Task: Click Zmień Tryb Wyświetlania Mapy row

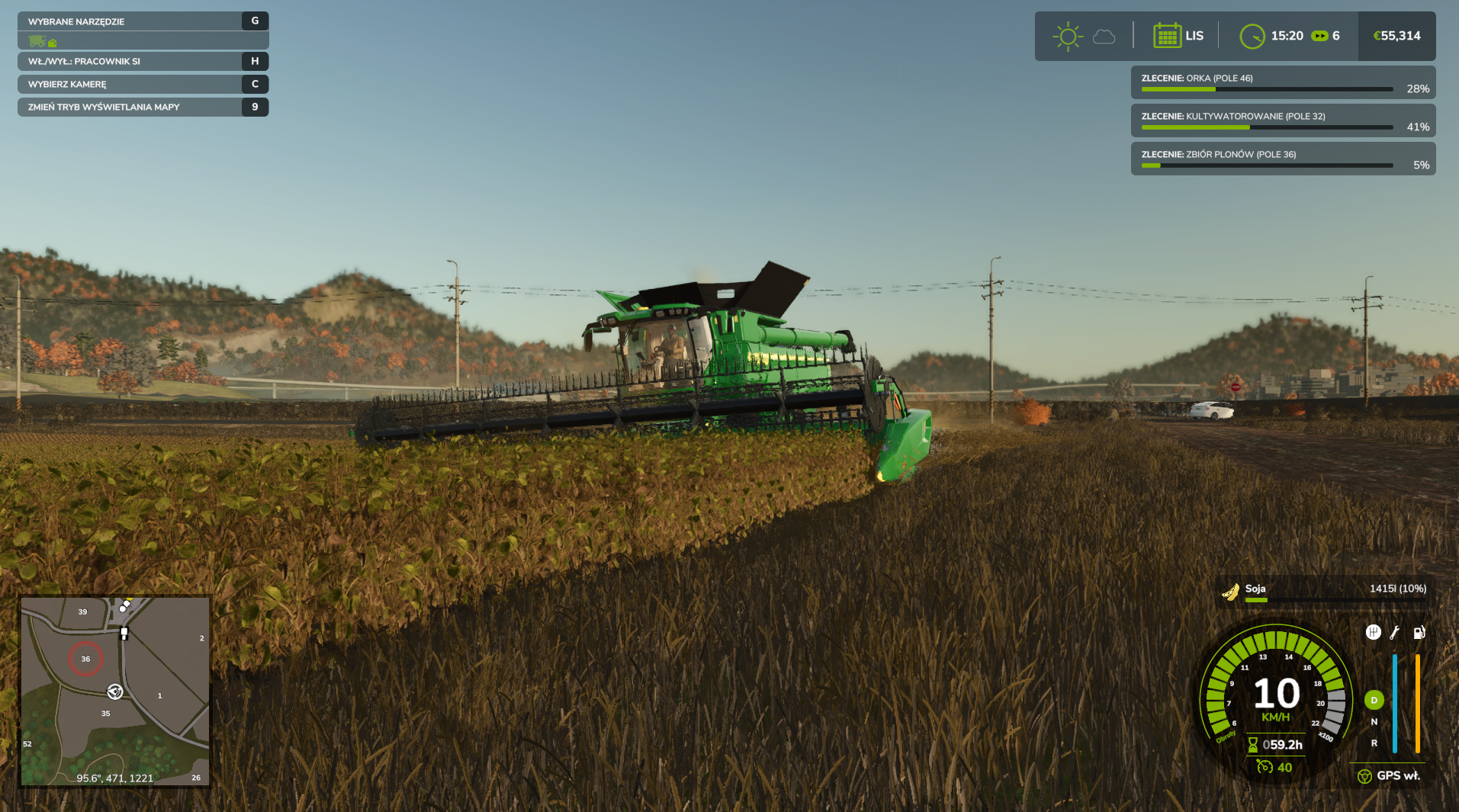Action: [x=143, y=107]
